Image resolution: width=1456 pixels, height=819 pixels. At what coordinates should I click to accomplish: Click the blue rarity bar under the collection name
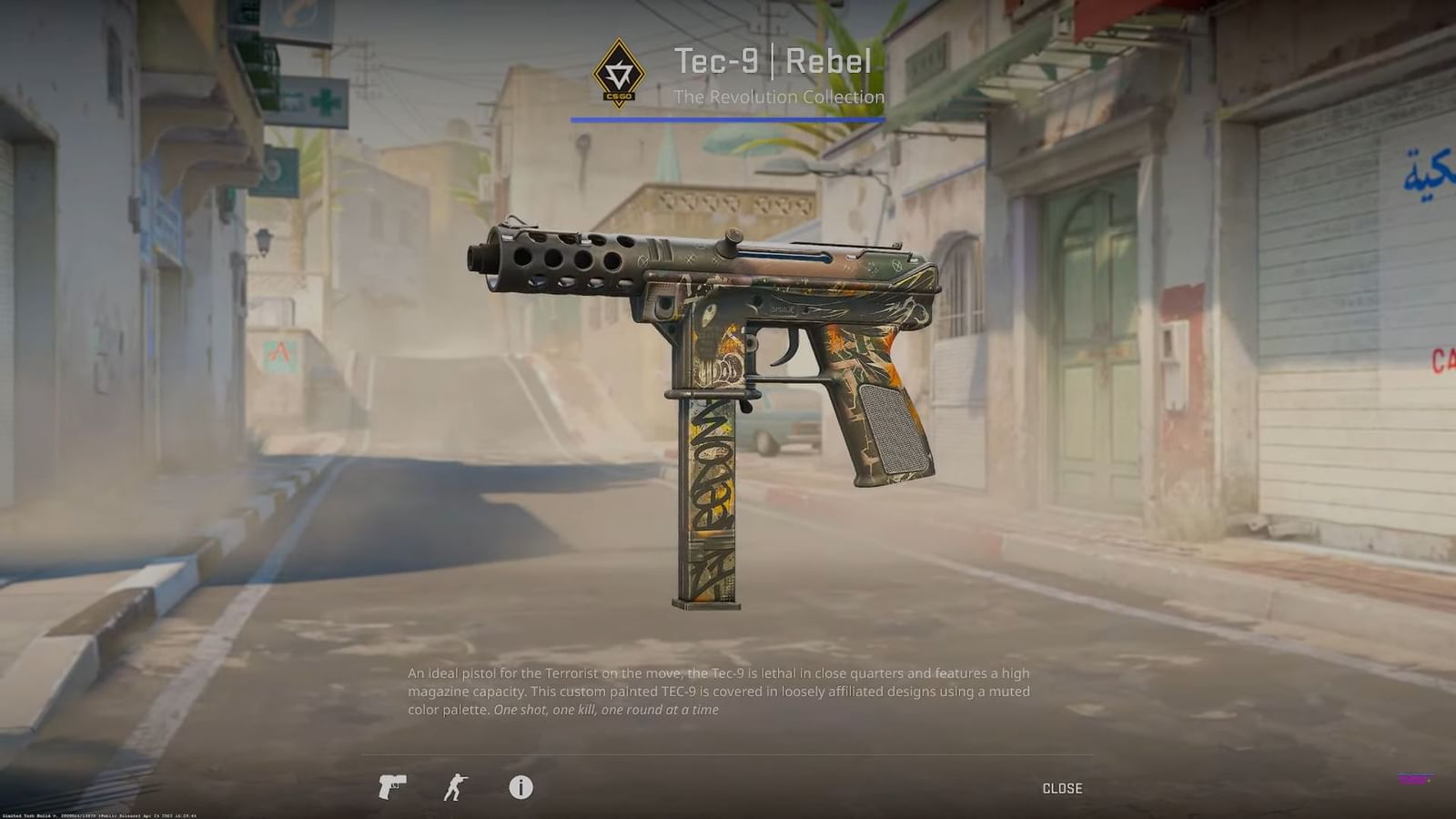pyautogui.click(x=728, y=118)
